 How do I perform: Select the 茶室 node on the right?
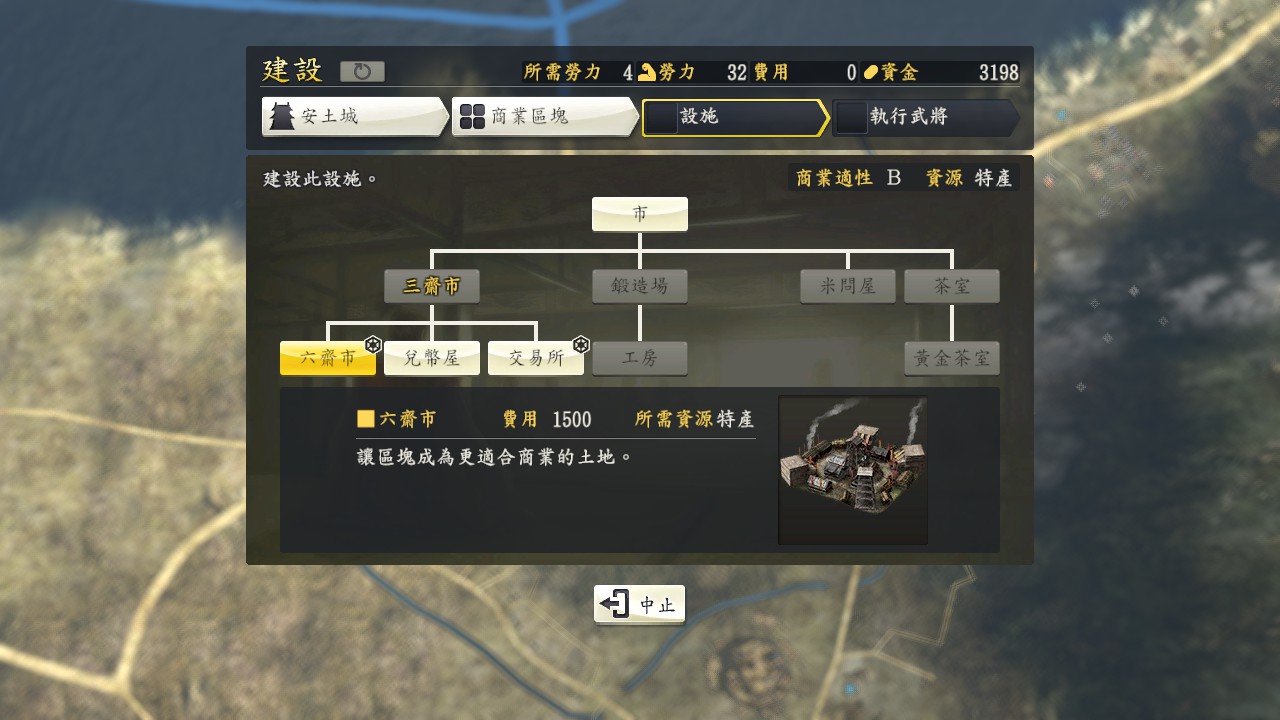(x=951, y=286)
